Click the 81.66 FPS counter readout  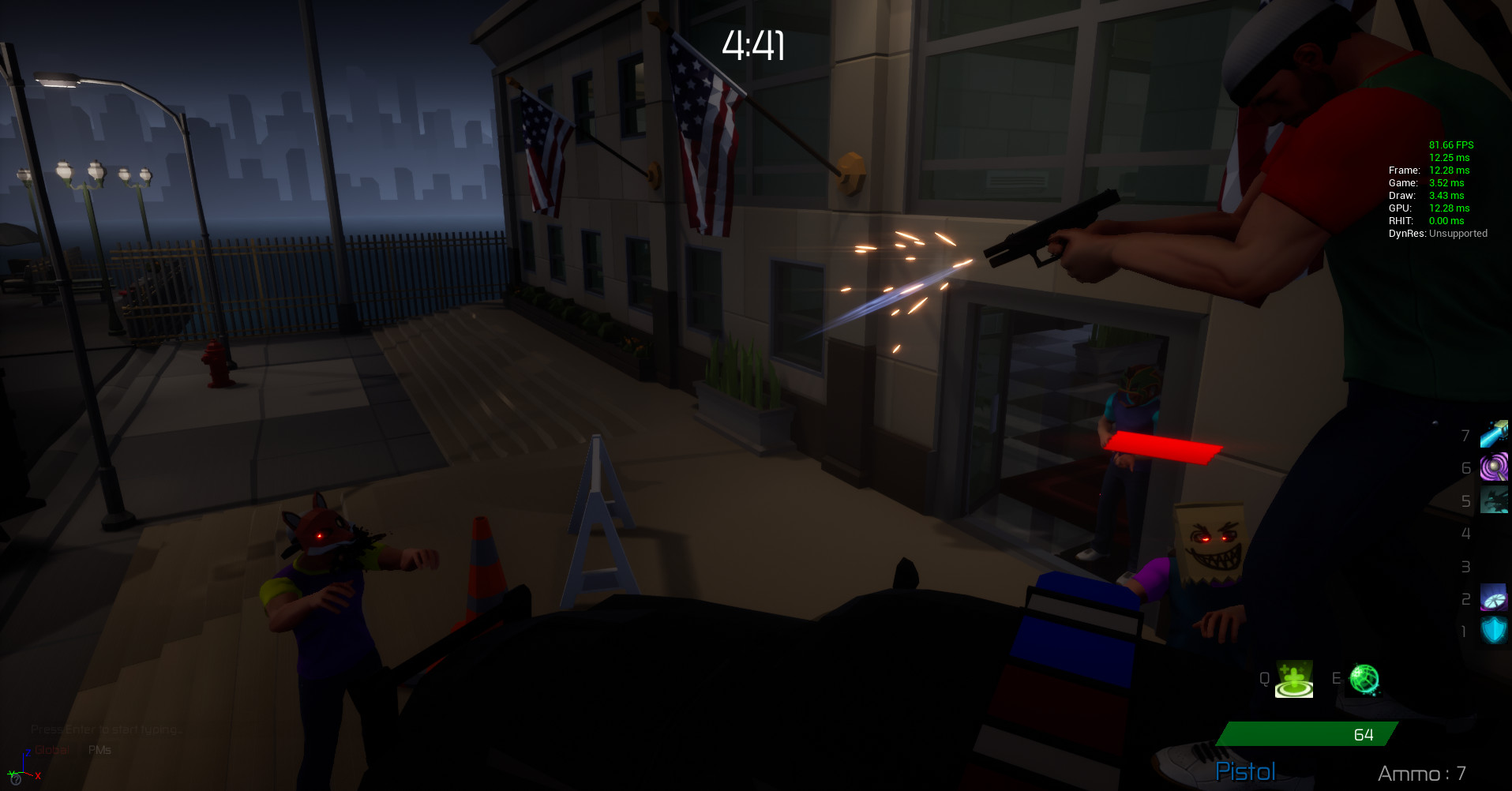(1451, 144)
